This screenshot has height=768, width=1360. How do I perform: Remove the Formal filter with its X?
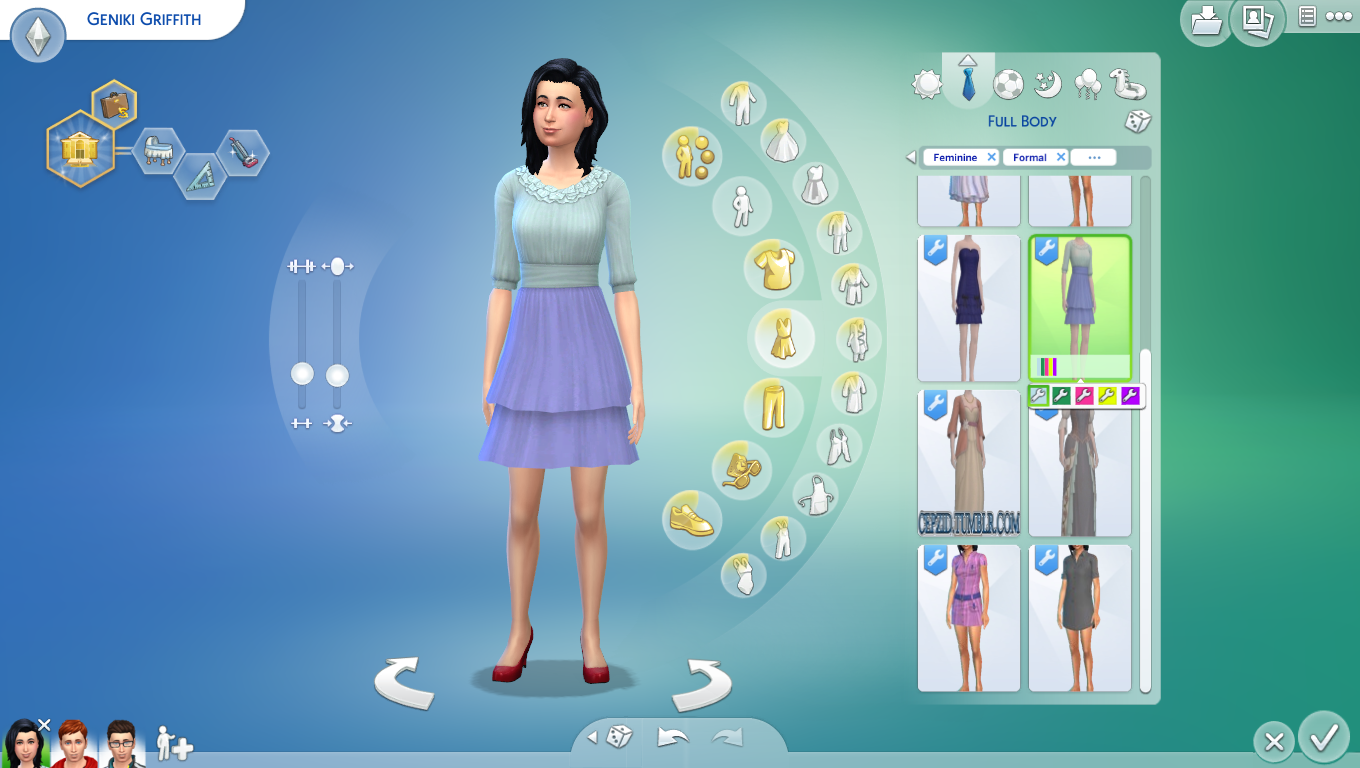(x=1060, y=157)
